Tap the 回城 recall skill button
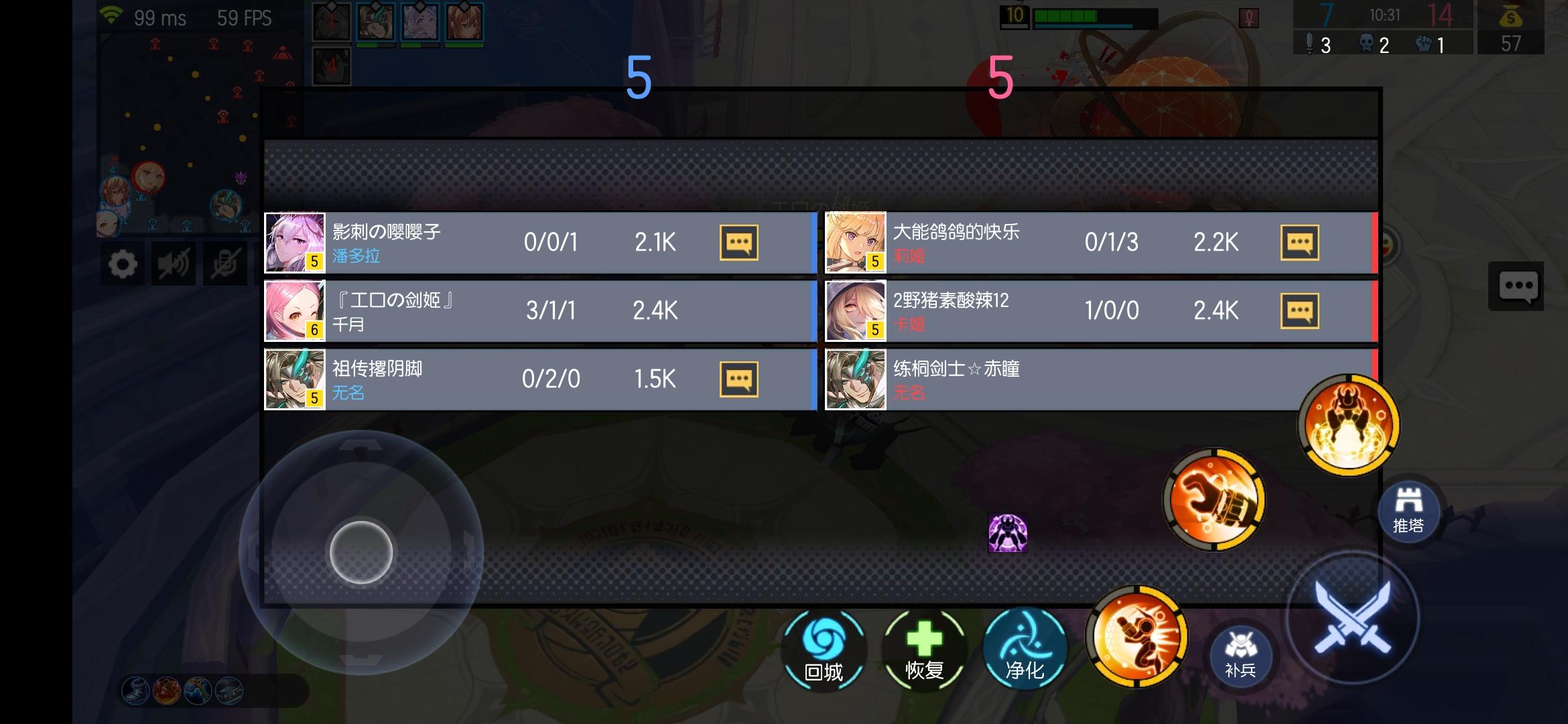The height and width of the screenshot is (724, 1568). [x=824, y=648]
